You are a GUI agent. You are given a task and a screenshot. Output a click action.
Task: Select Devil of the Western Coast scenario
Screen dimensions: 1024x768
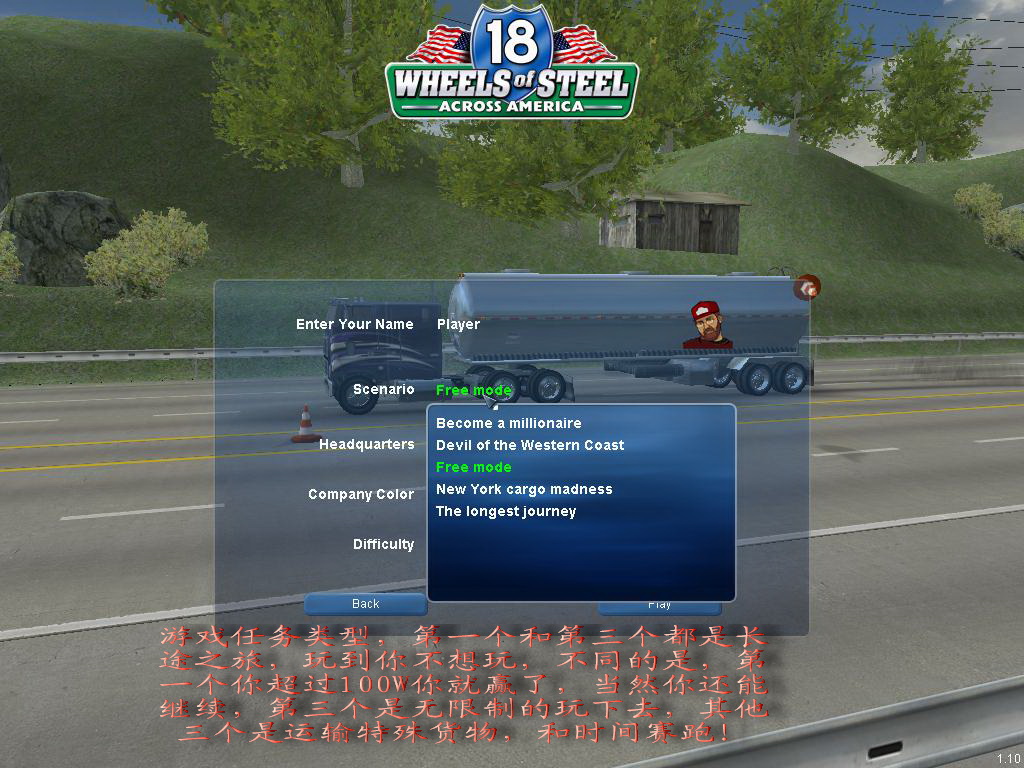529,445
